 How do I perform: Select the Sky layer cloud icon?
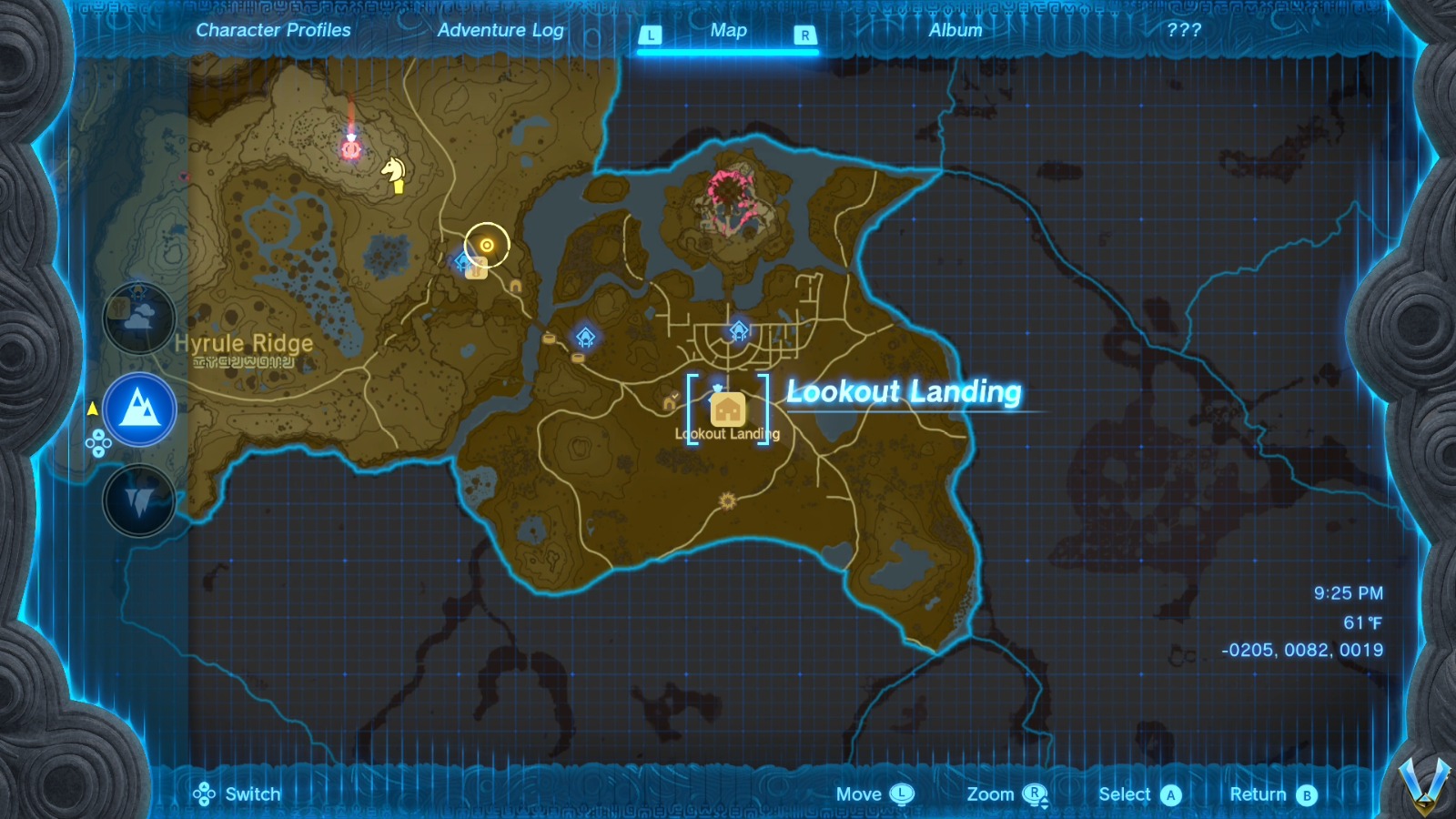138,318
